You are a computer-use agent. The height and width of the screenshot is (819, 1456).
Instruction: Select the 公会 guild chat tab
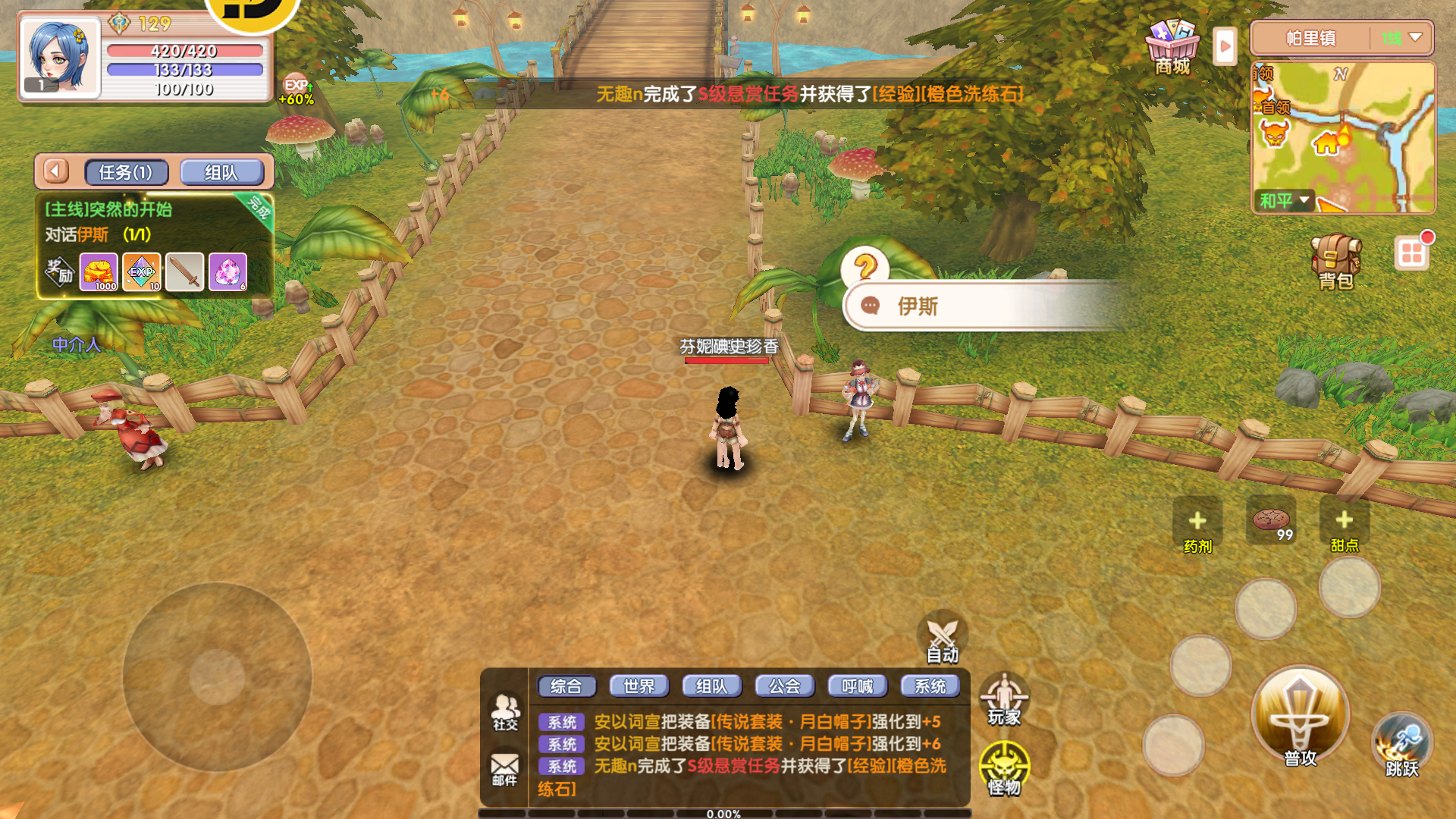pyautogui.click(x=784, y=686)
